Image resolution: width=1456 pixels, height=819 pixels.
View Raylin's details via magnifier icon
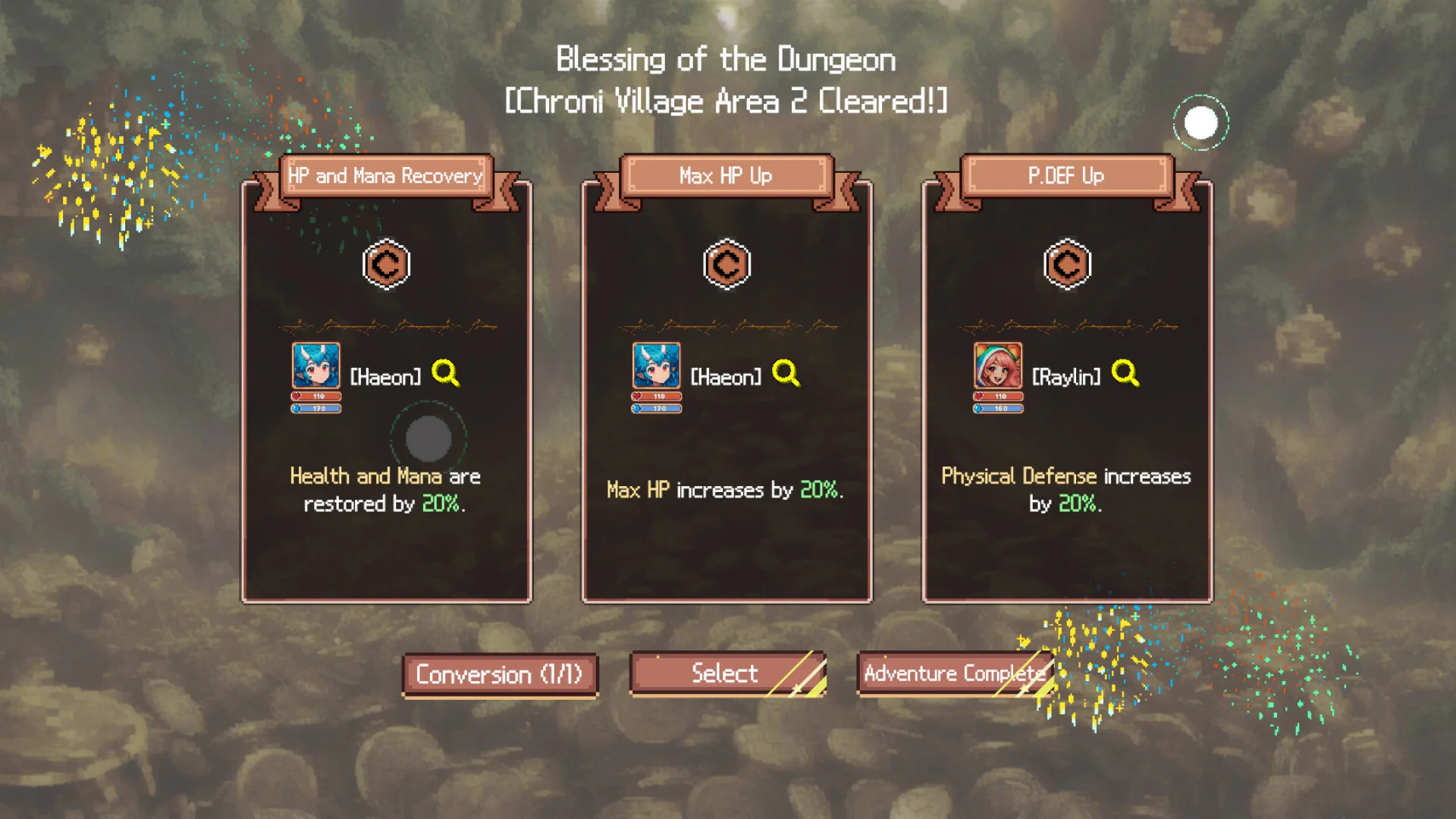point(1125,373)
